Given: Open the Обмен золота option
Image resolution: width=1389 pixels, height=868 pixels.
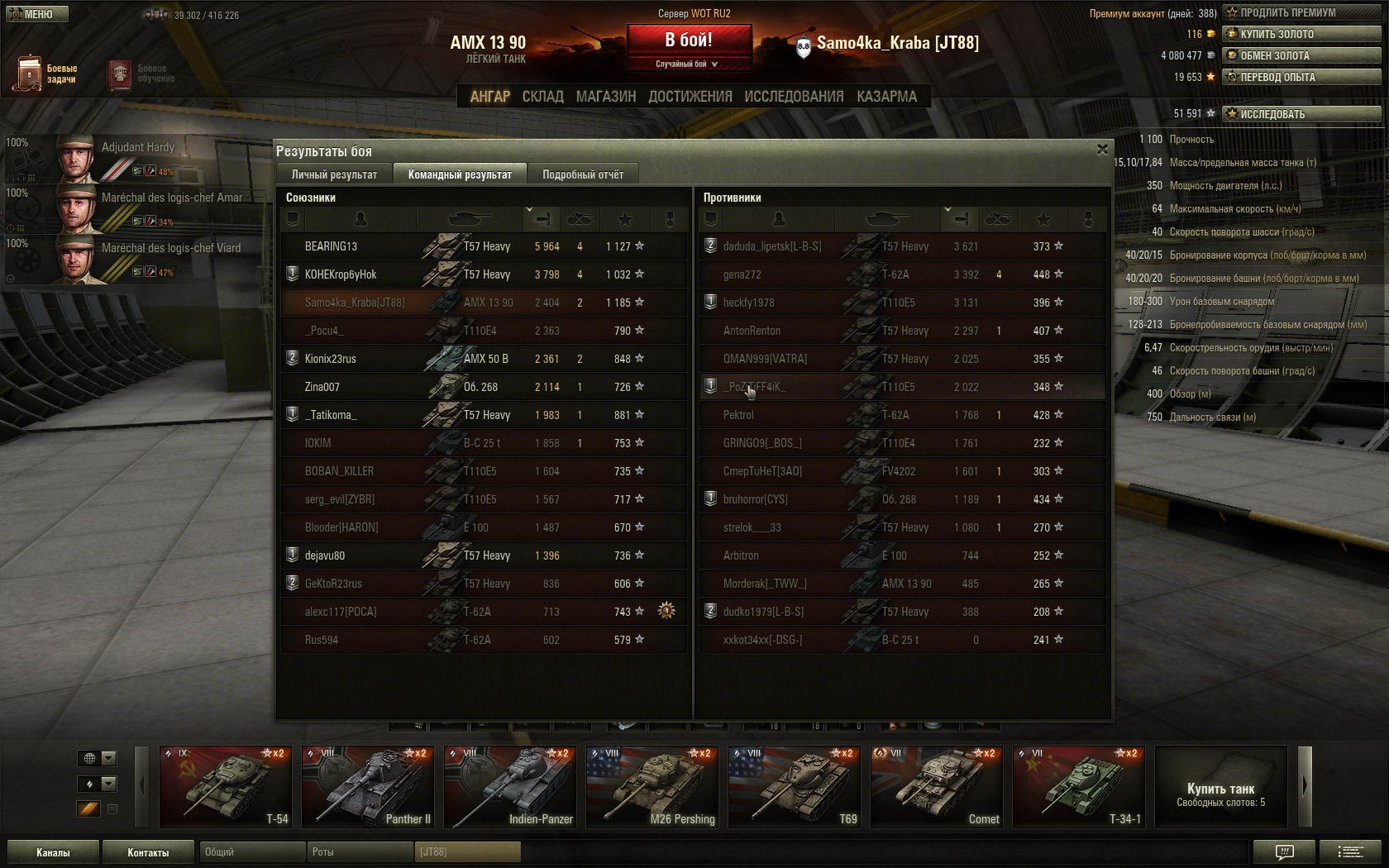Looking at the screenshot, I should tap(1301, 55).
